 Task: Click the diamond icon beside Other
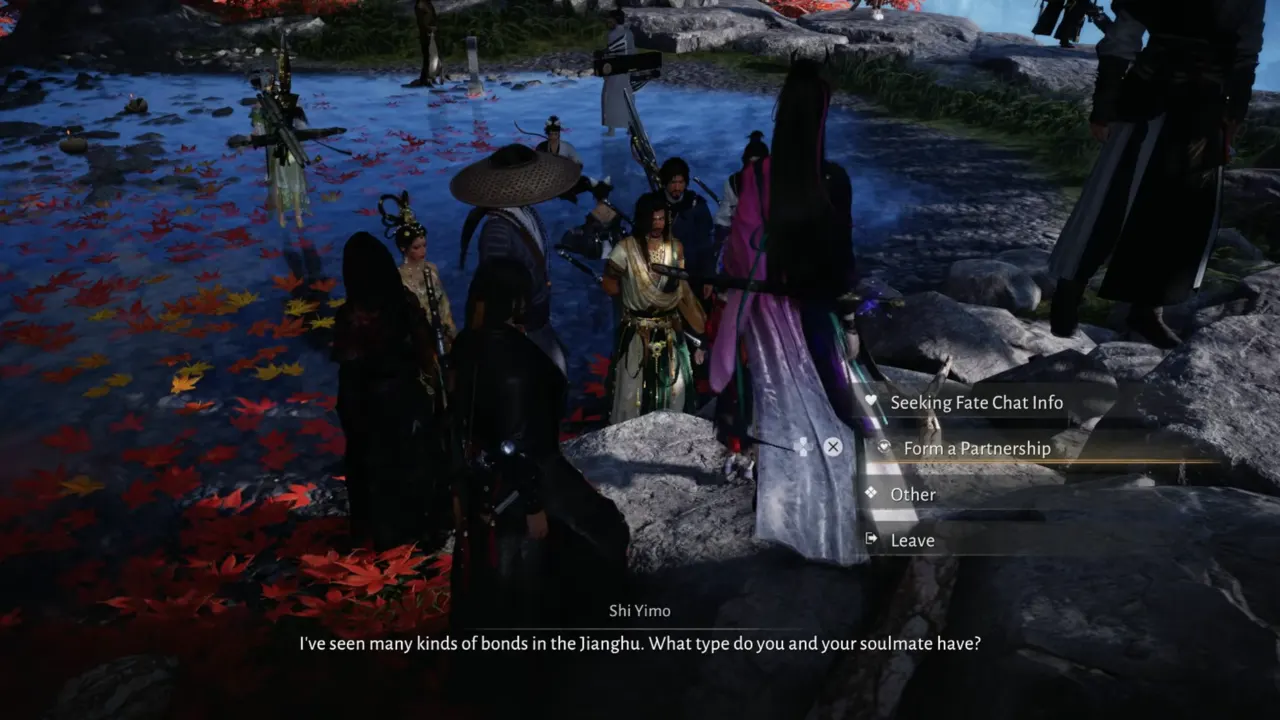[873, 494]
